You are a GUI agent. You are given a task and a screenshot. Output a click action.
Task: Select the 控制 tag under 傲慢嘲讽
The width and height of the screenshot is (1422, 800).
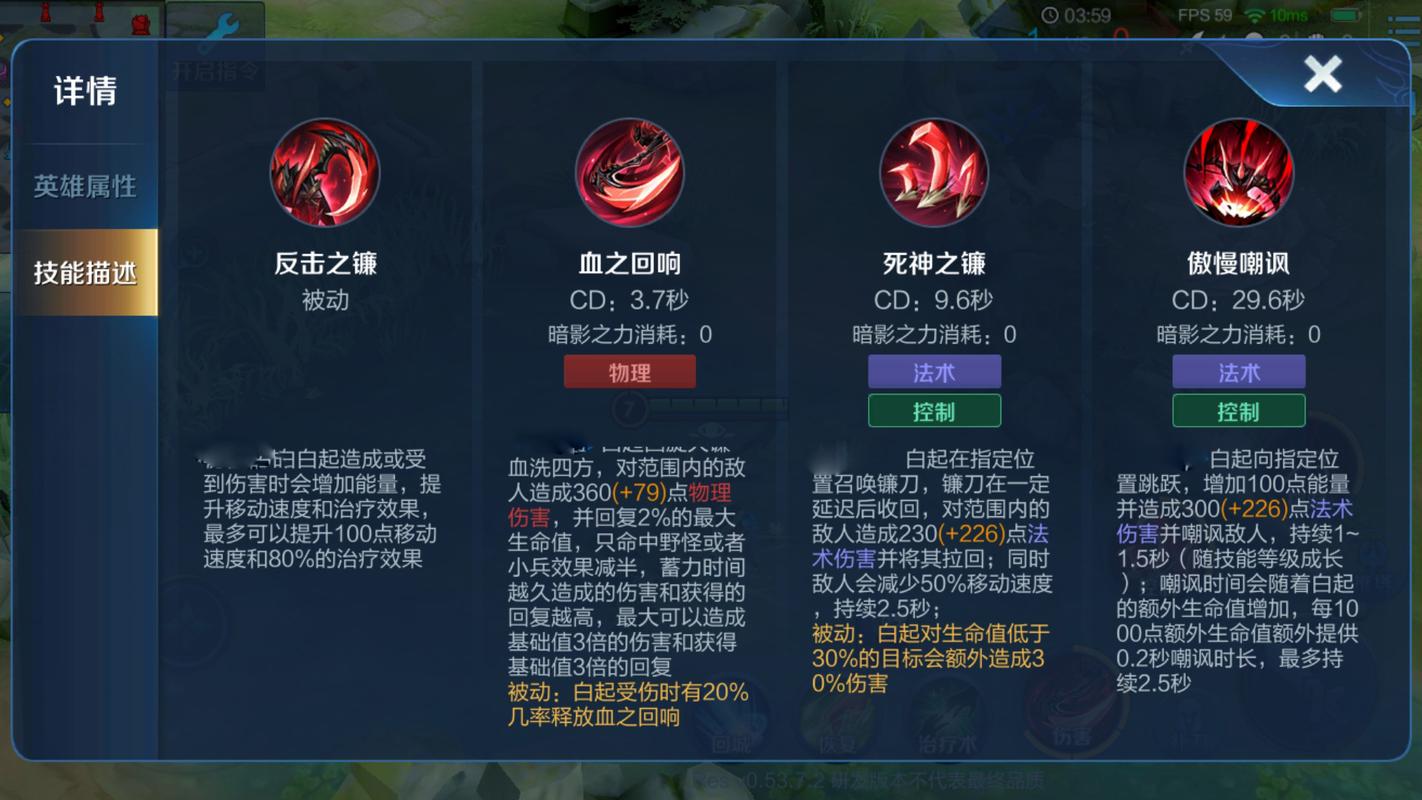point(1238,410)
